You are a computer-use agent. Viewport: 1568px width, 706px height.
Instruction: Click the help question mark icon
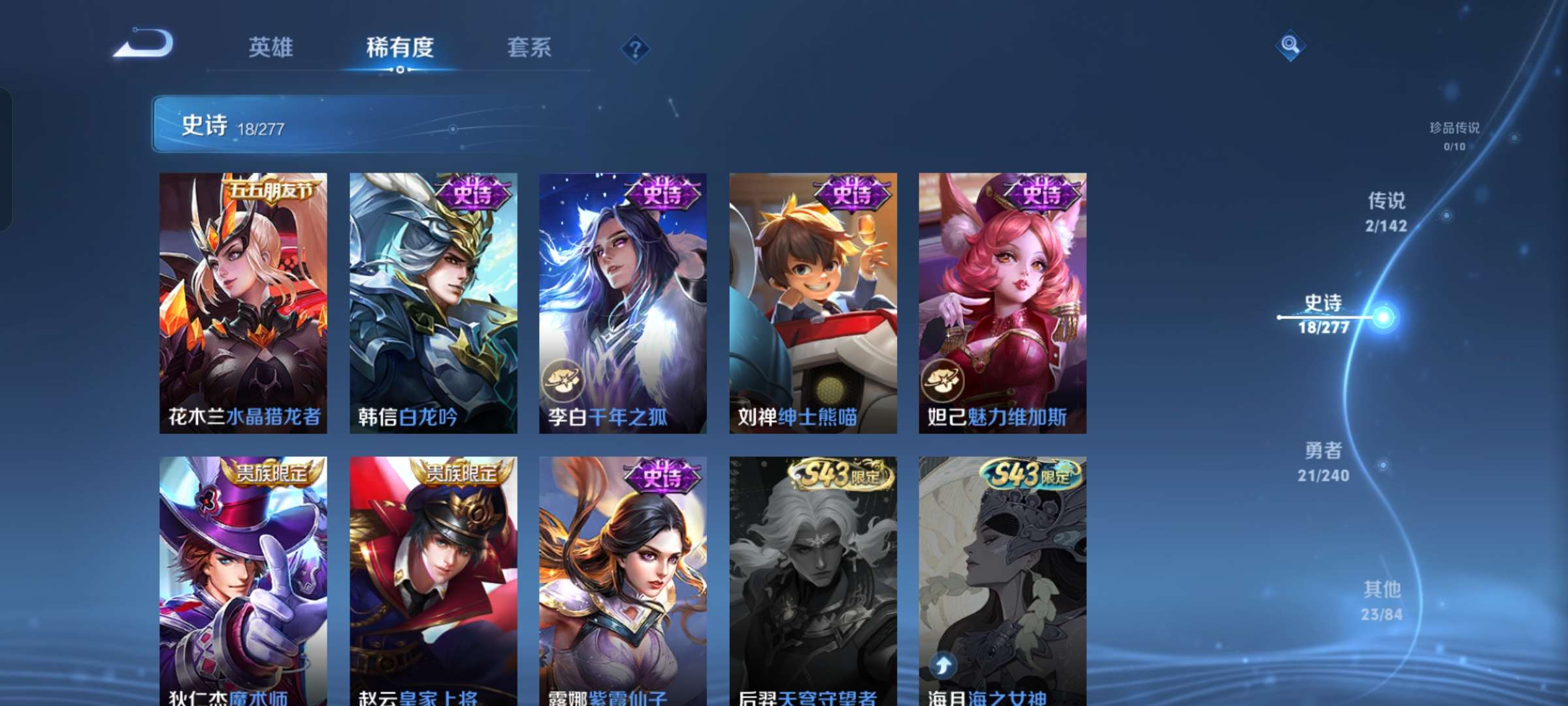[635, 47]
